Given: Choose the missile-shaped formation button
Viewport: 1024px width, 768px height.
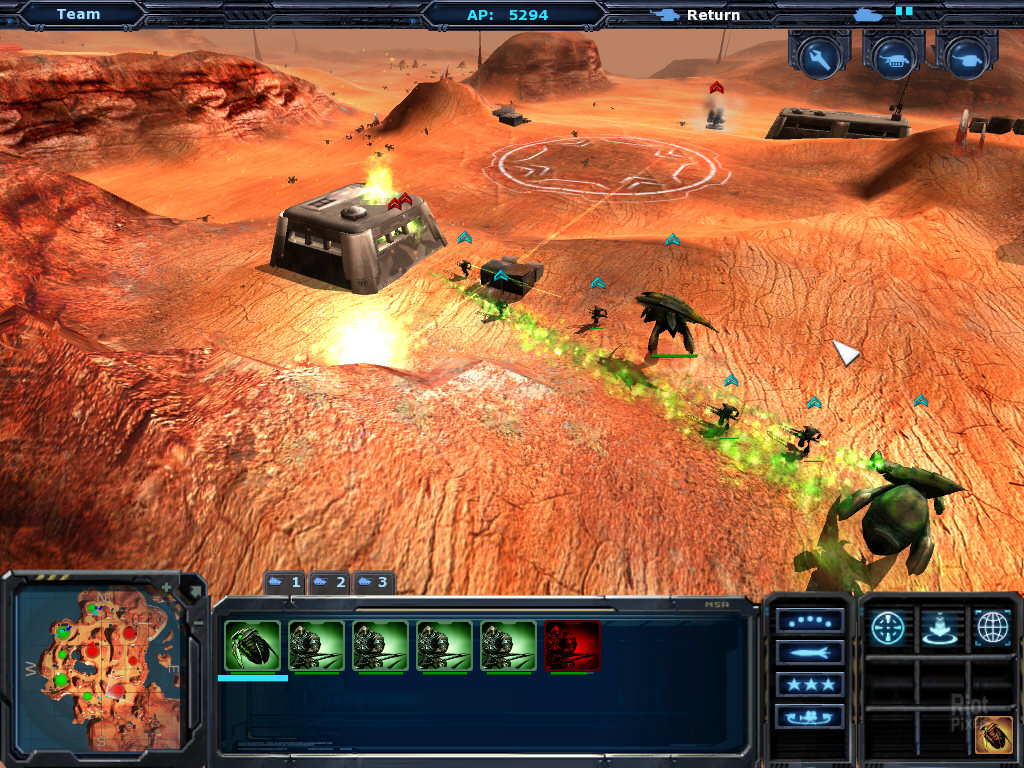Looking at the screenshot, I should click(809, 653).
